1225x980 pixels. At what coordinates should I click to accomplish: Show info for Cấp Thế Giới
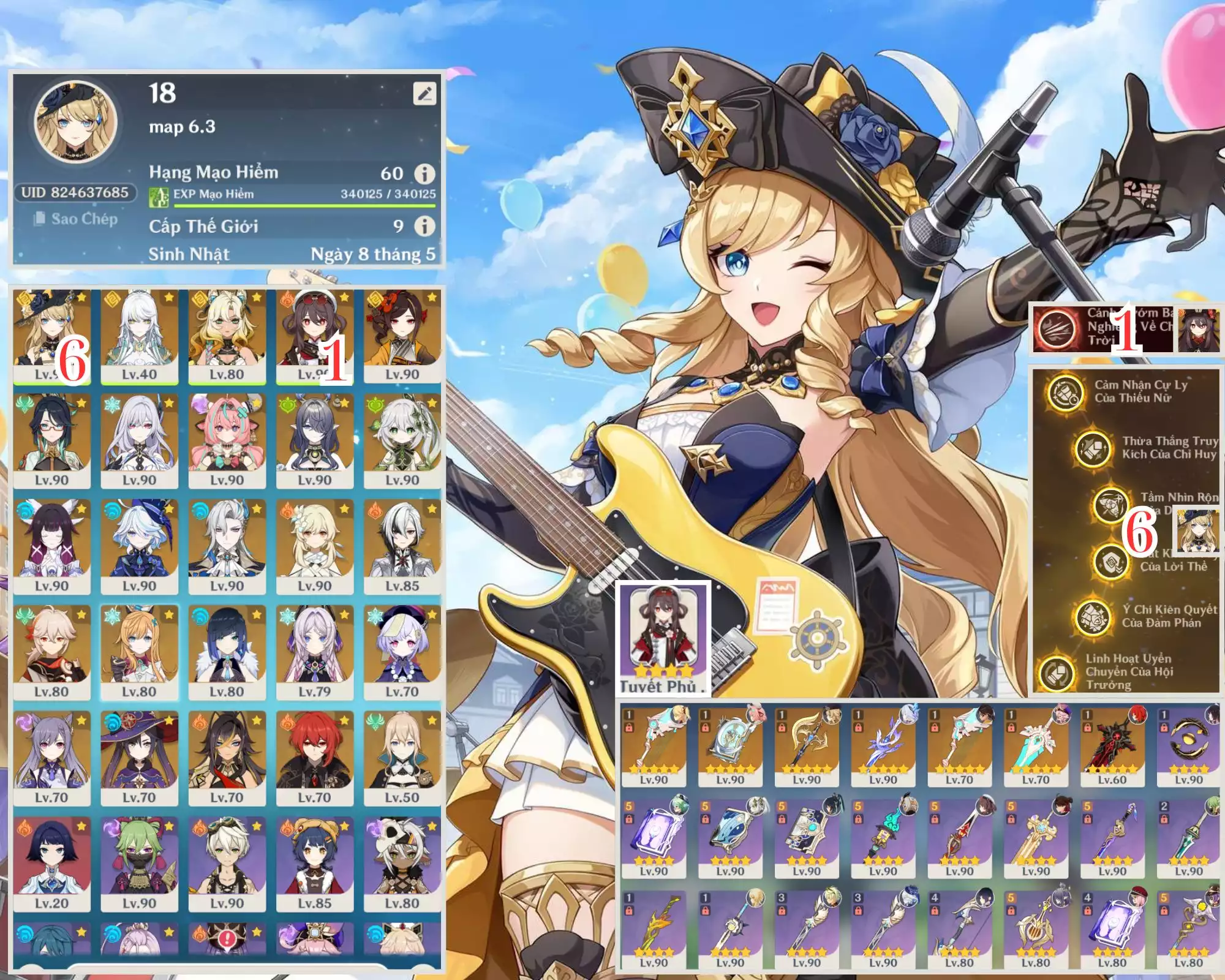[424, 227]
